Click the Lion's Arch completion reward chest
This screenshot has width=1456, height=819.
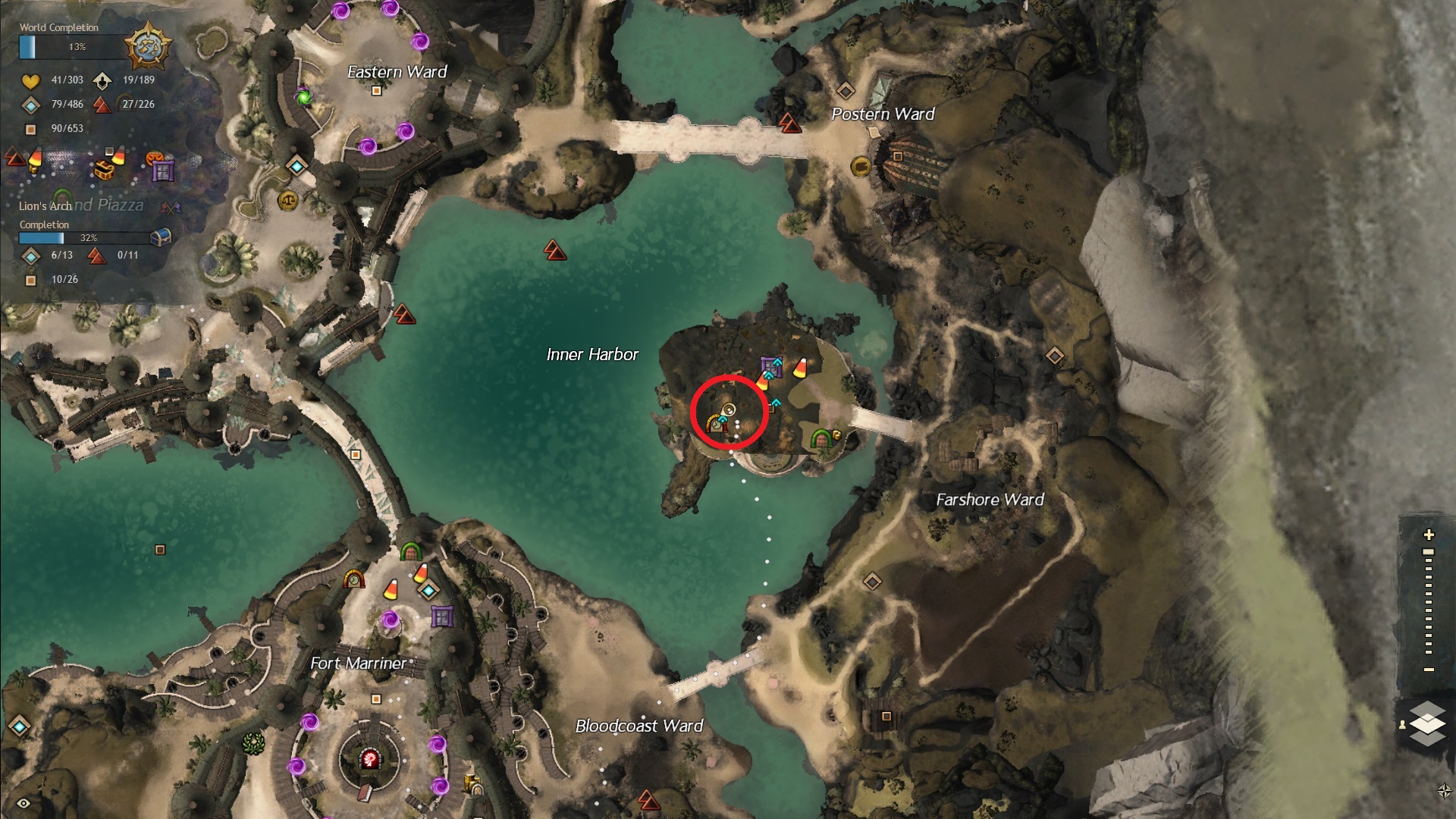(x=160, y=237)
